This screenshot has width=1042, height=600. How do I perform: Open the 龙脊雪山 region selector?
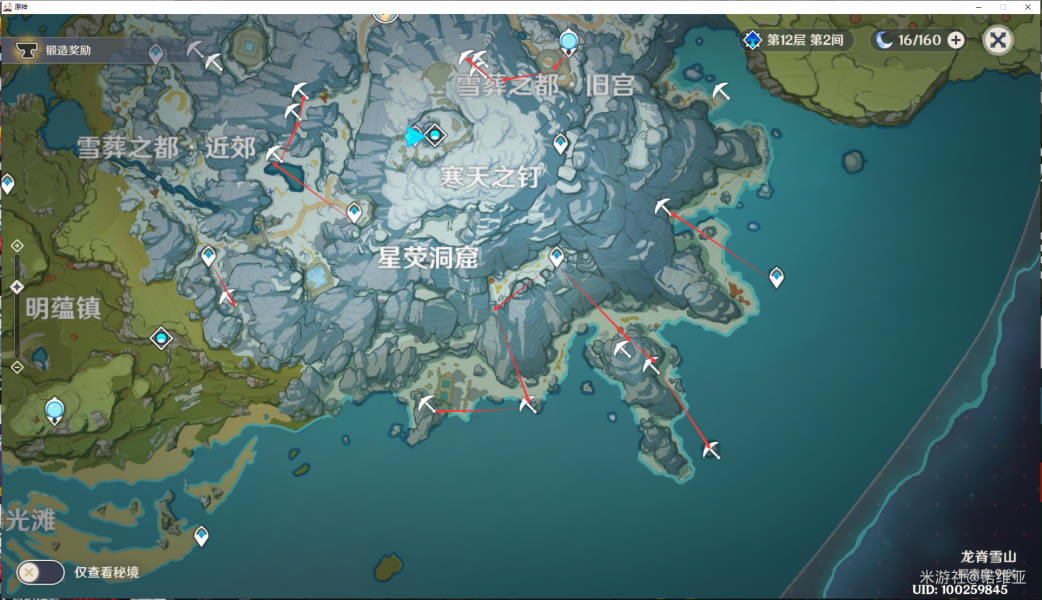tap(988, 556)
